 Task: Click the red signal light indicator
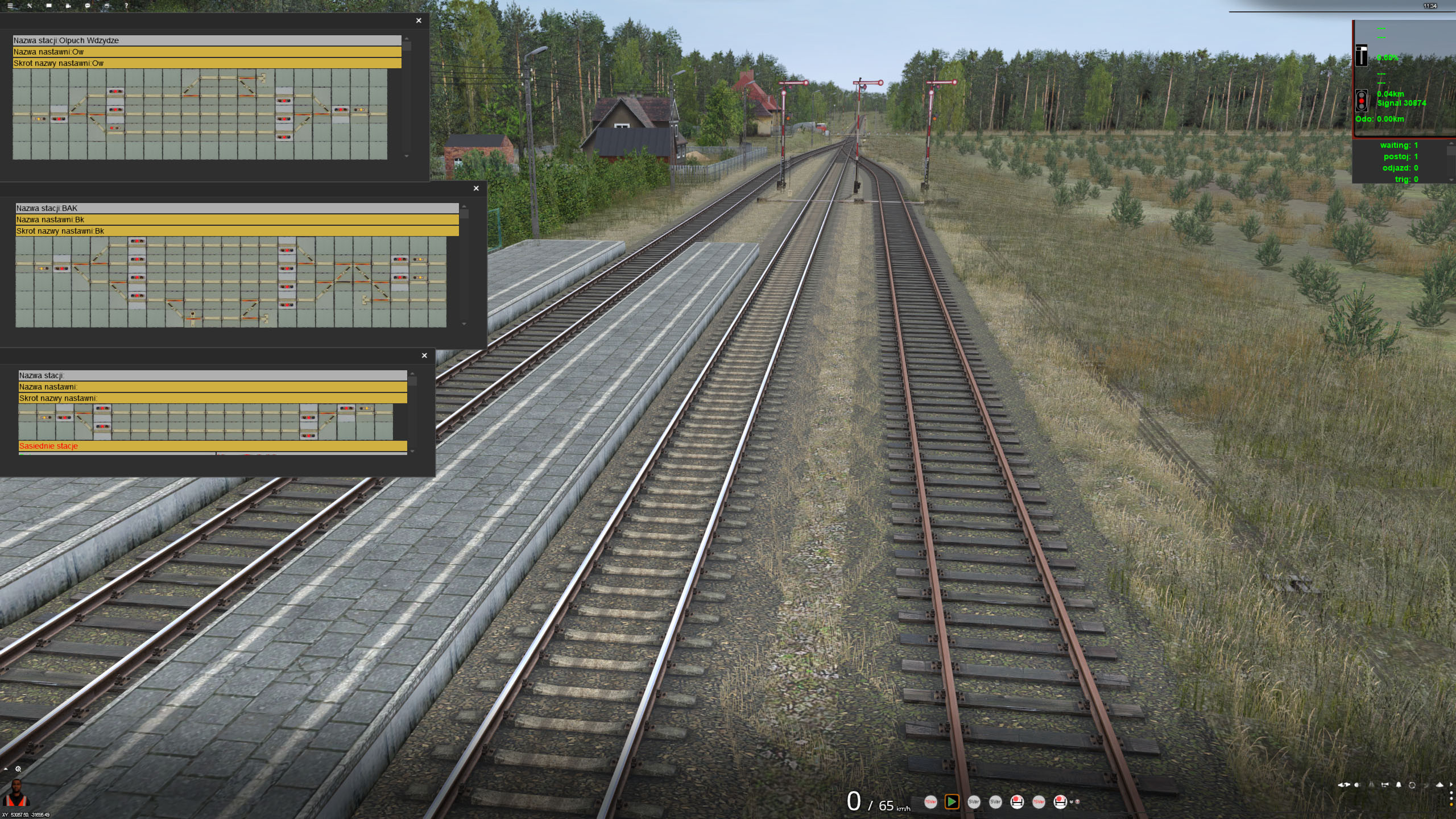1361,101
